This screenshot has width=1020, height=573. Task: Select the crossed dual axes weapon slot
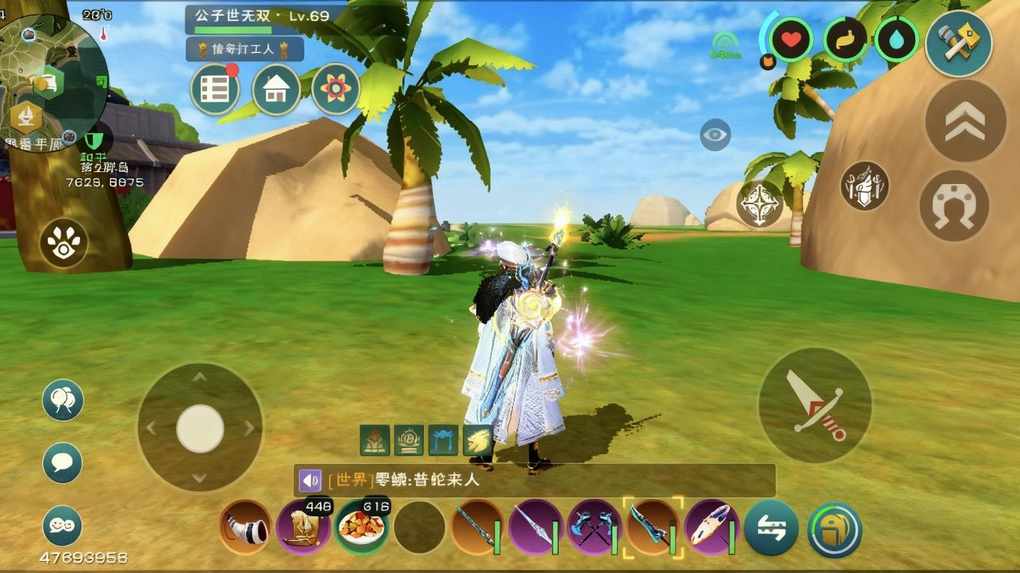[x=595, y=527]
